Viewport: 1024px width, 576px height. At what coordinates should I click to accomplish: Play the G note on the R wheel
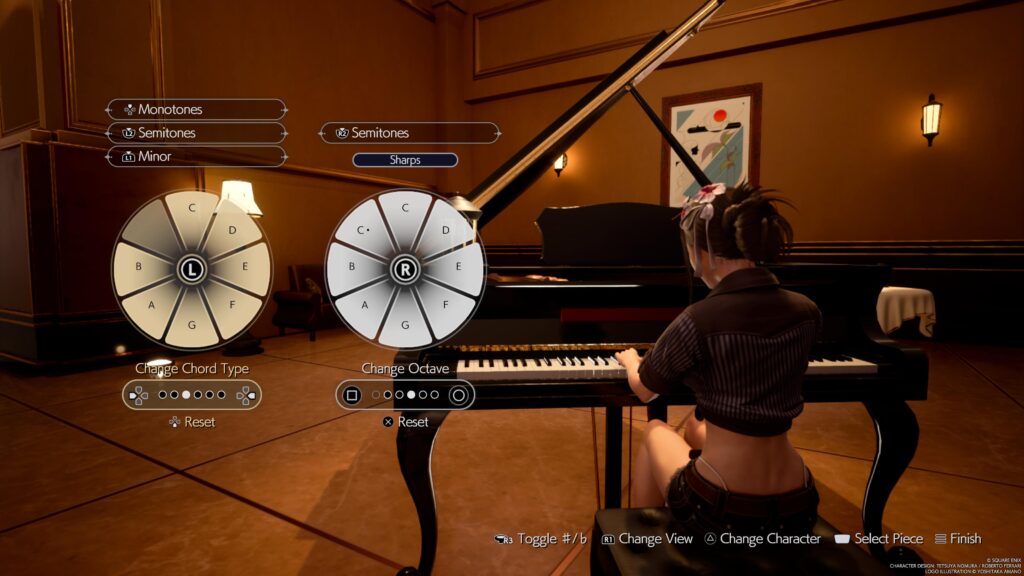click(405, 326)
